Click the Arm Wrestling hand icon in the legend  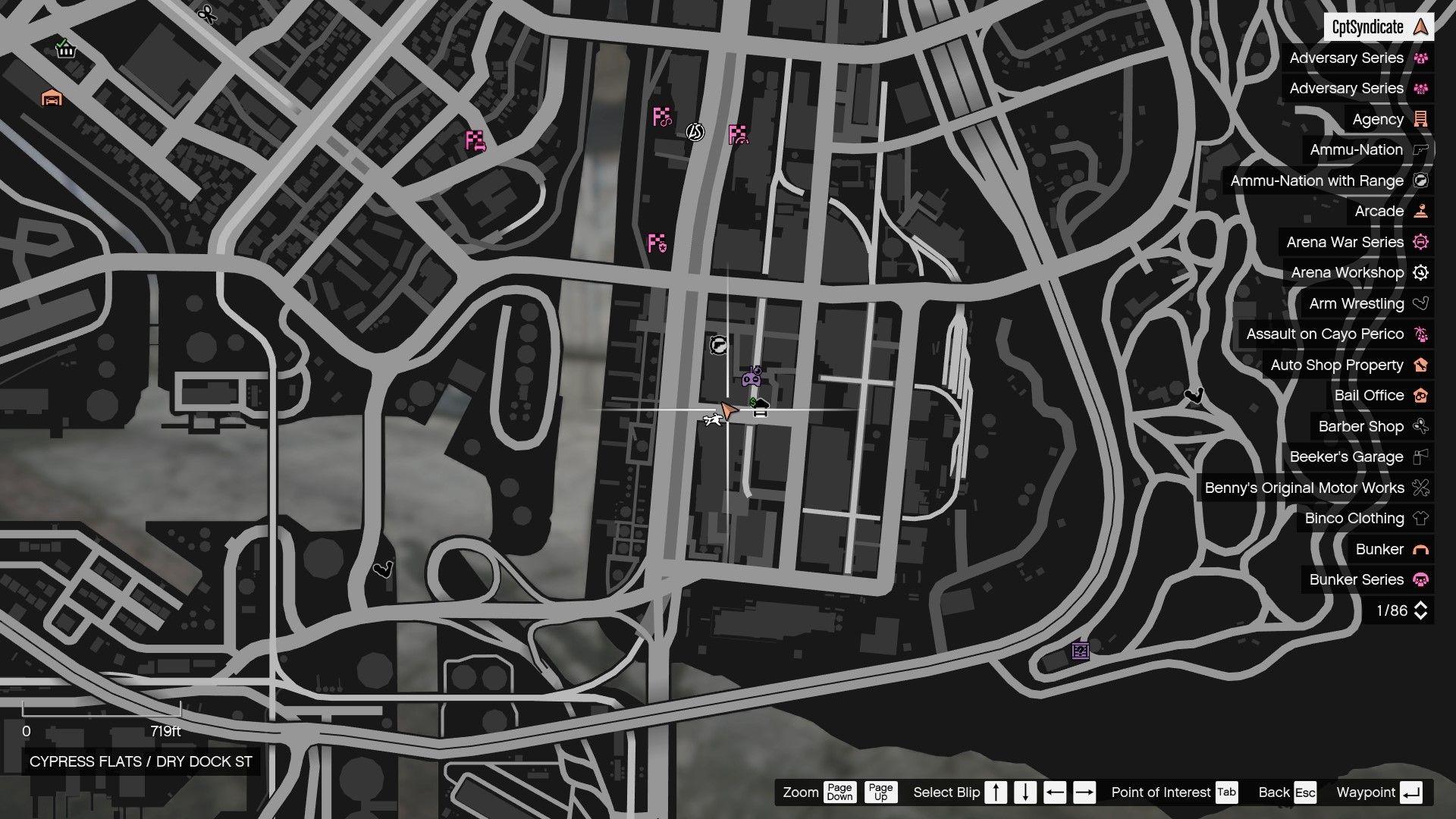click(x=1420, y=303)
